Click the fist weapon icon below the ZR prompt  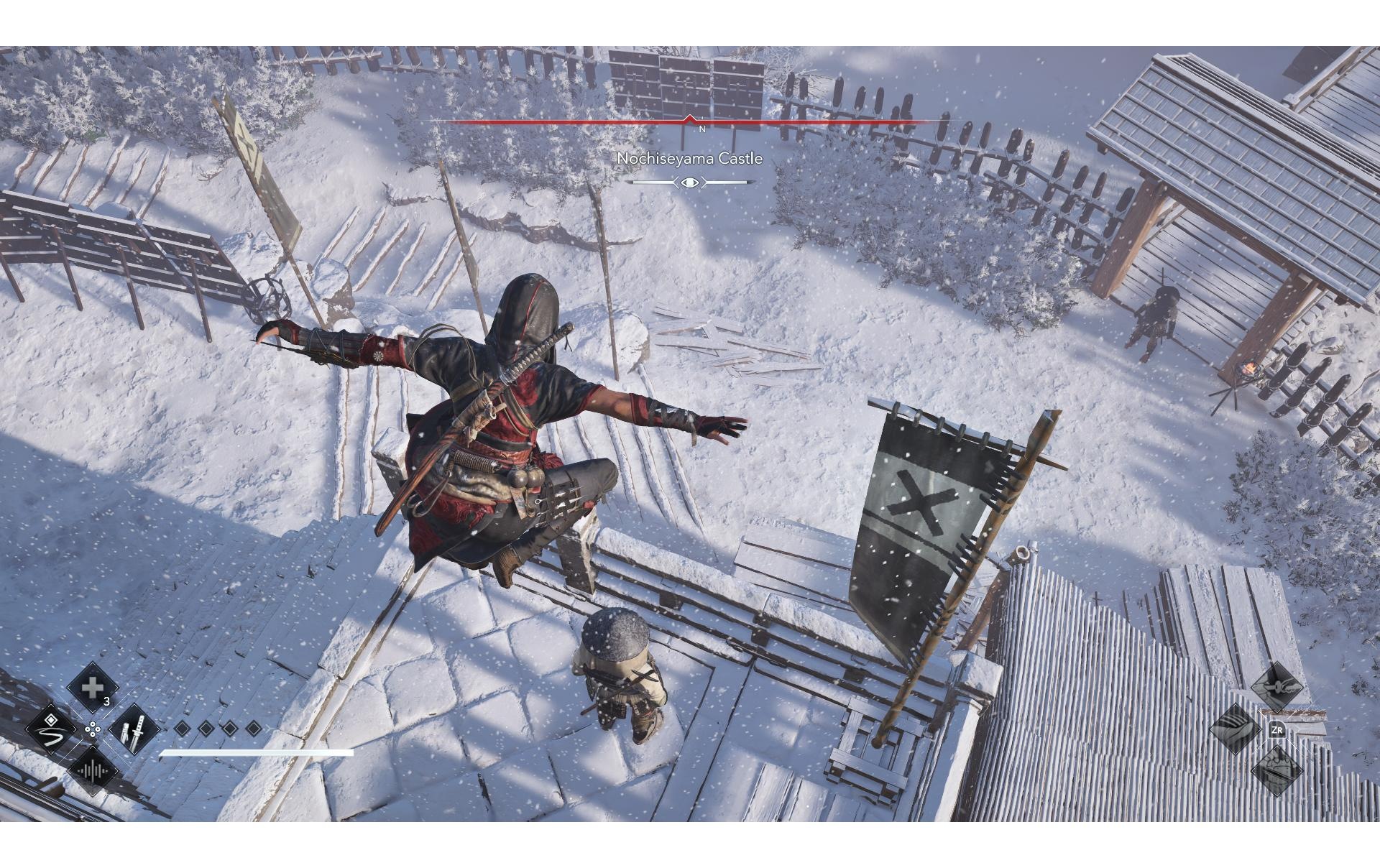tap(1276, 770)
